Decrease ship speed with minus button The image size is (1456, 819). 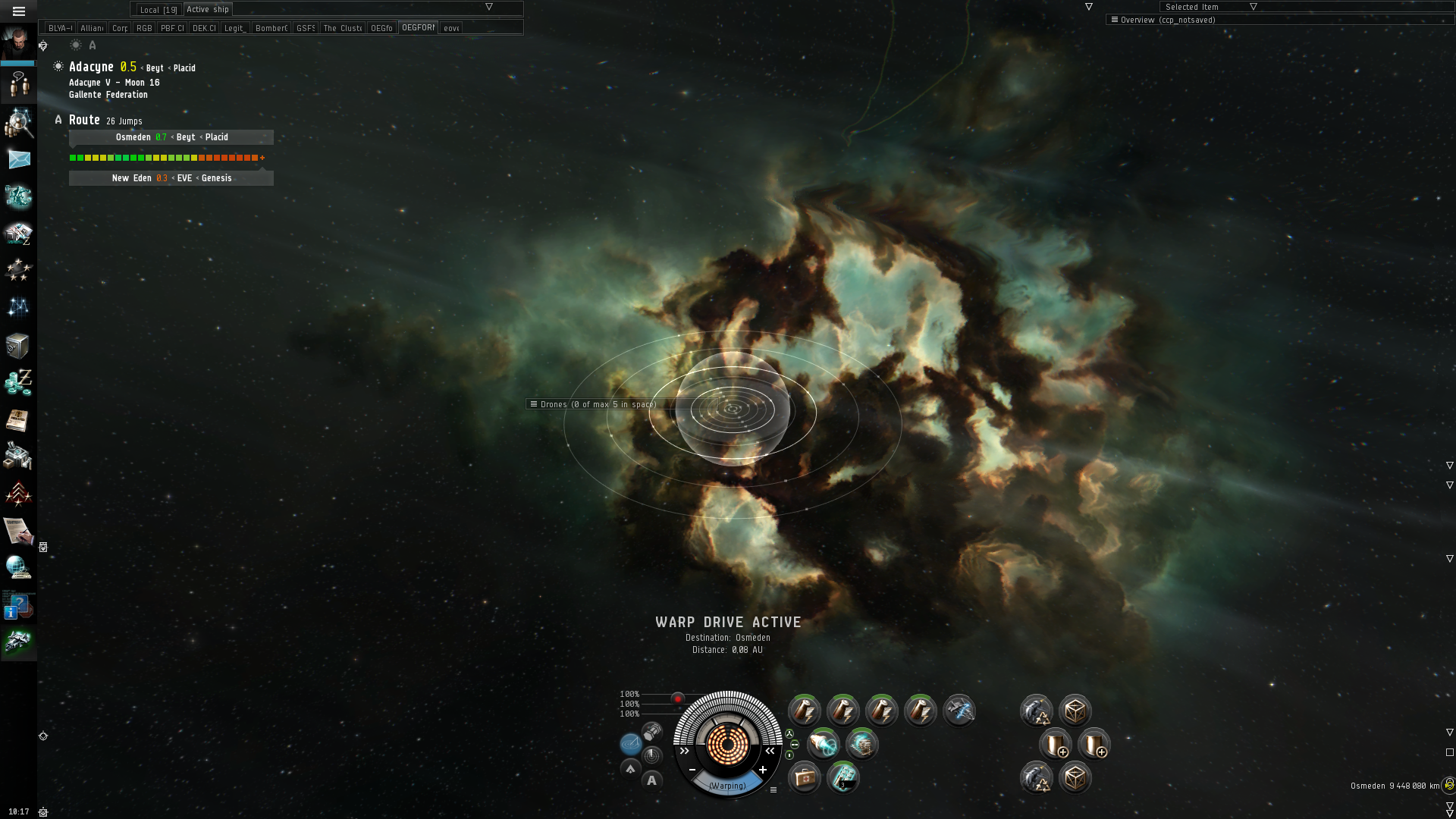point(692,770)
